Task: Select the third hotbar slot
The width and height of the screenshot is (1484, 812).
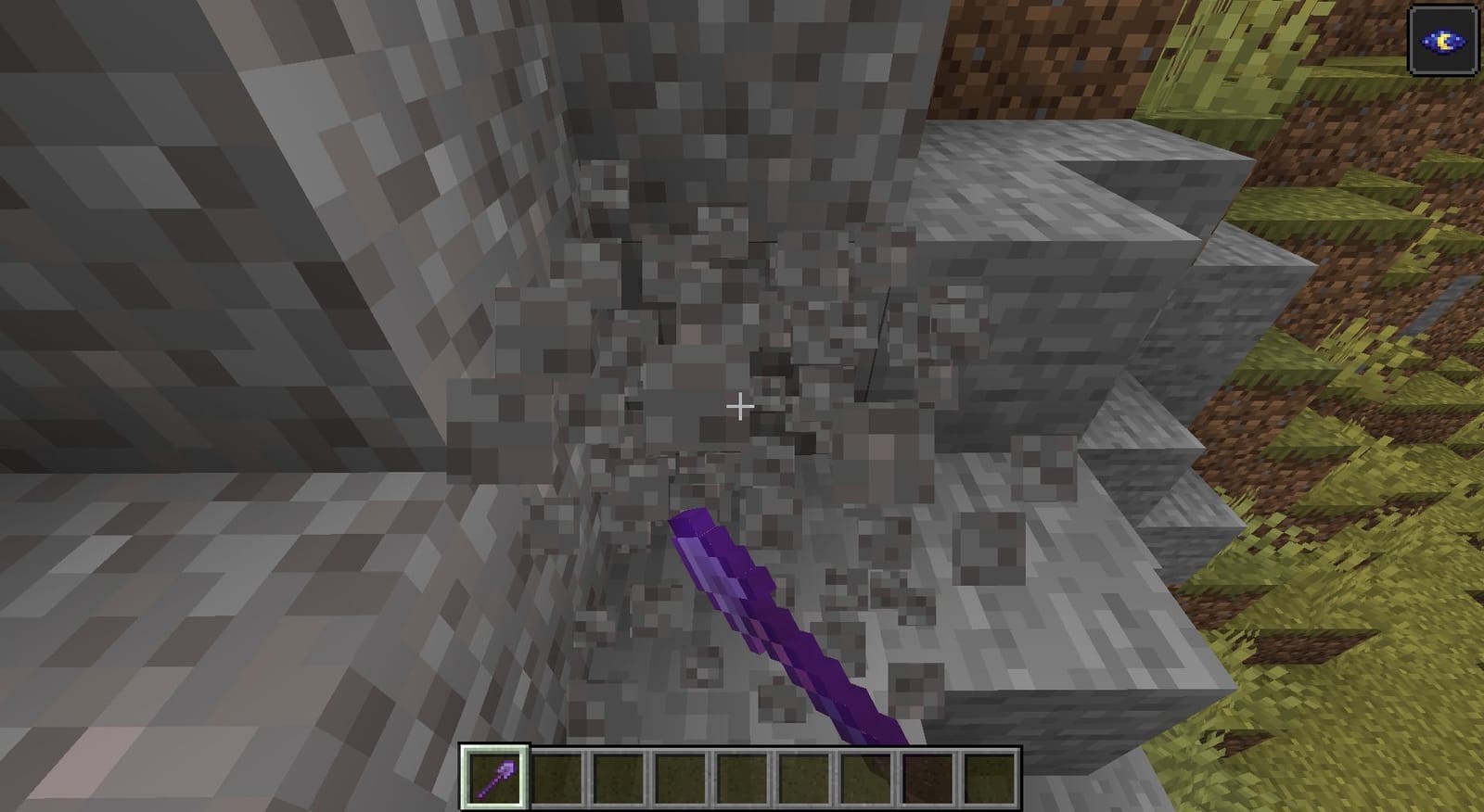Action: pyautogui.click(x=617, y=780)
